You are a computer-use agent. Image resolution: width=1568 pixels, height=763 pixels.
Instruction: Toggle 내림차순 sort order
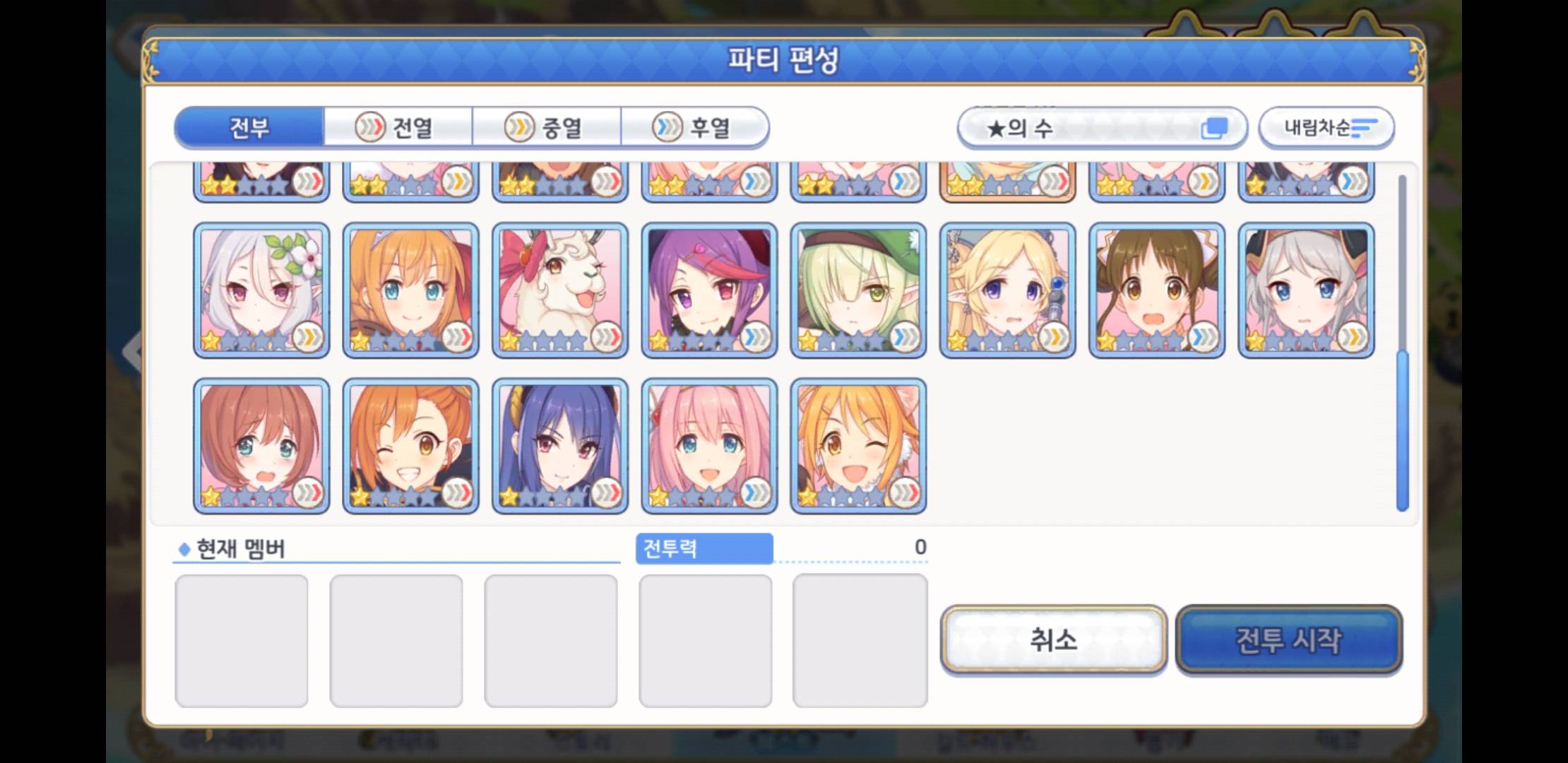coord(1326,128)
